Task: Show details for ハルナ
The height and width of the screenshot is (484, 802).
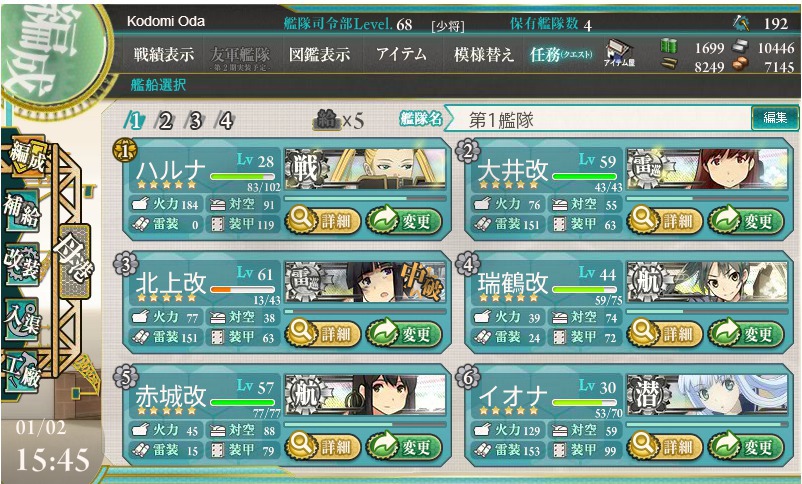Action: coord(323,220)
